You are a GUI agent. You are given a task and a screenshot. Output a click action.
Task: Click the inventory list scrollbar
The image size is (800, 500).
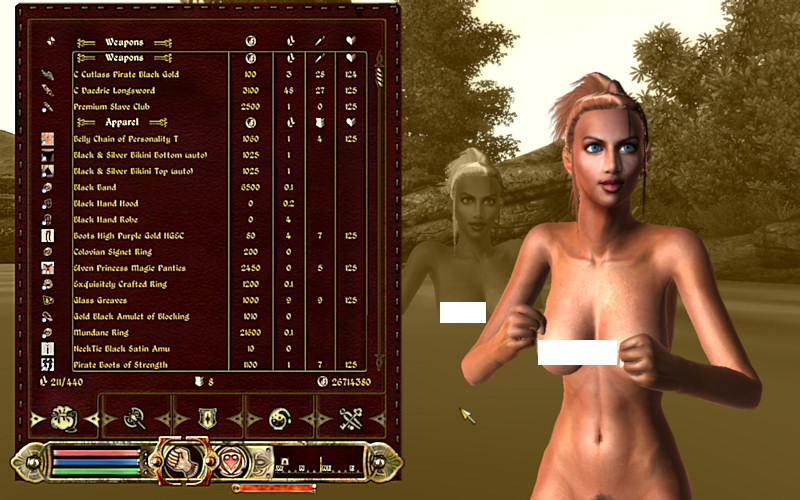pos(378,200)
